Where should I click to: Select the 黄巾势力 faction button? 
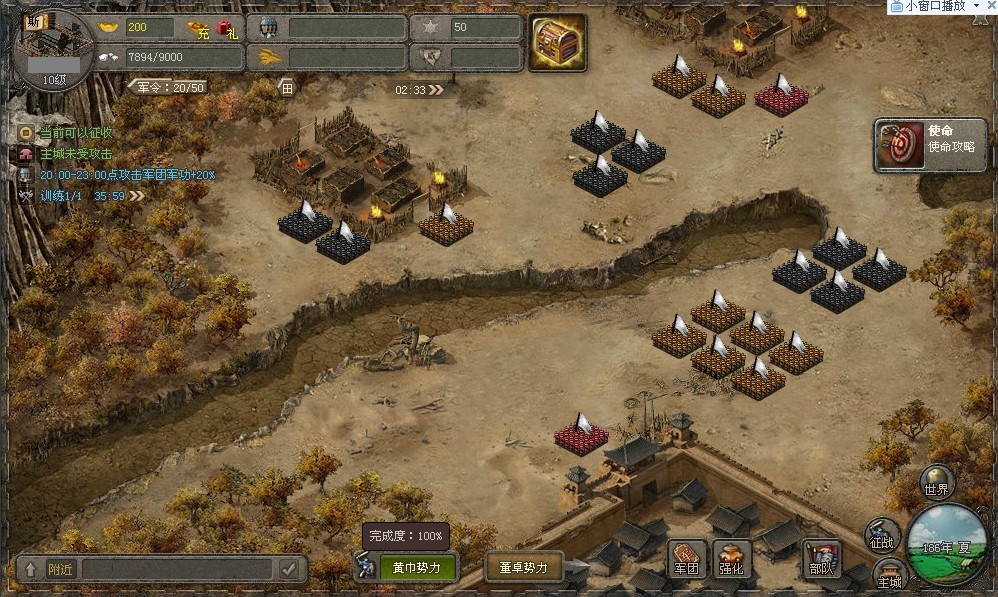pyautogui.click(x=417, y=567)
